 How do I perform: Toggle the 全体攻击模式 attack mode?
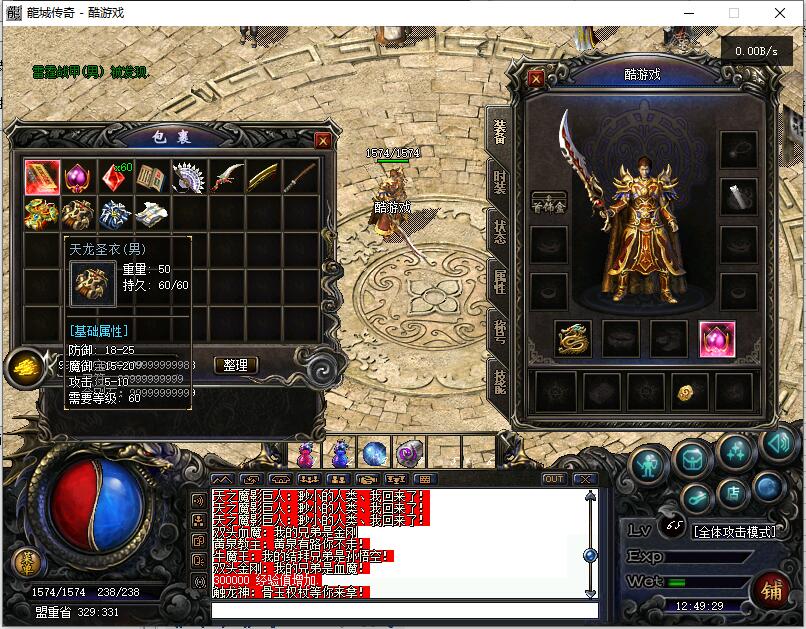(733, 532)
